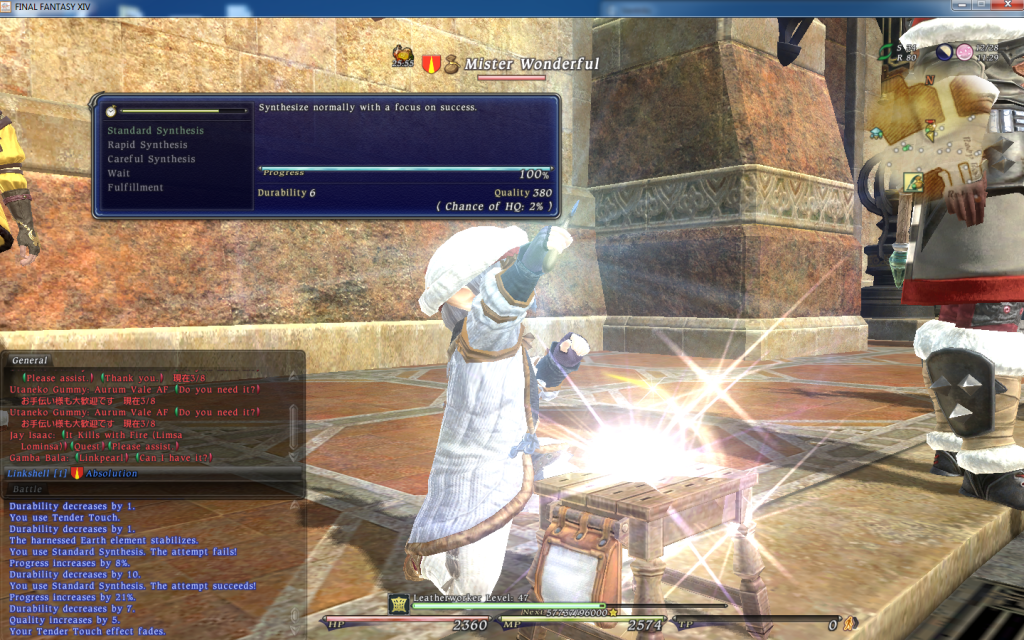Switch to the General chat tab
Viewport: 1024px width, 640px height.
pyautogui.click(x=30, y=360)
